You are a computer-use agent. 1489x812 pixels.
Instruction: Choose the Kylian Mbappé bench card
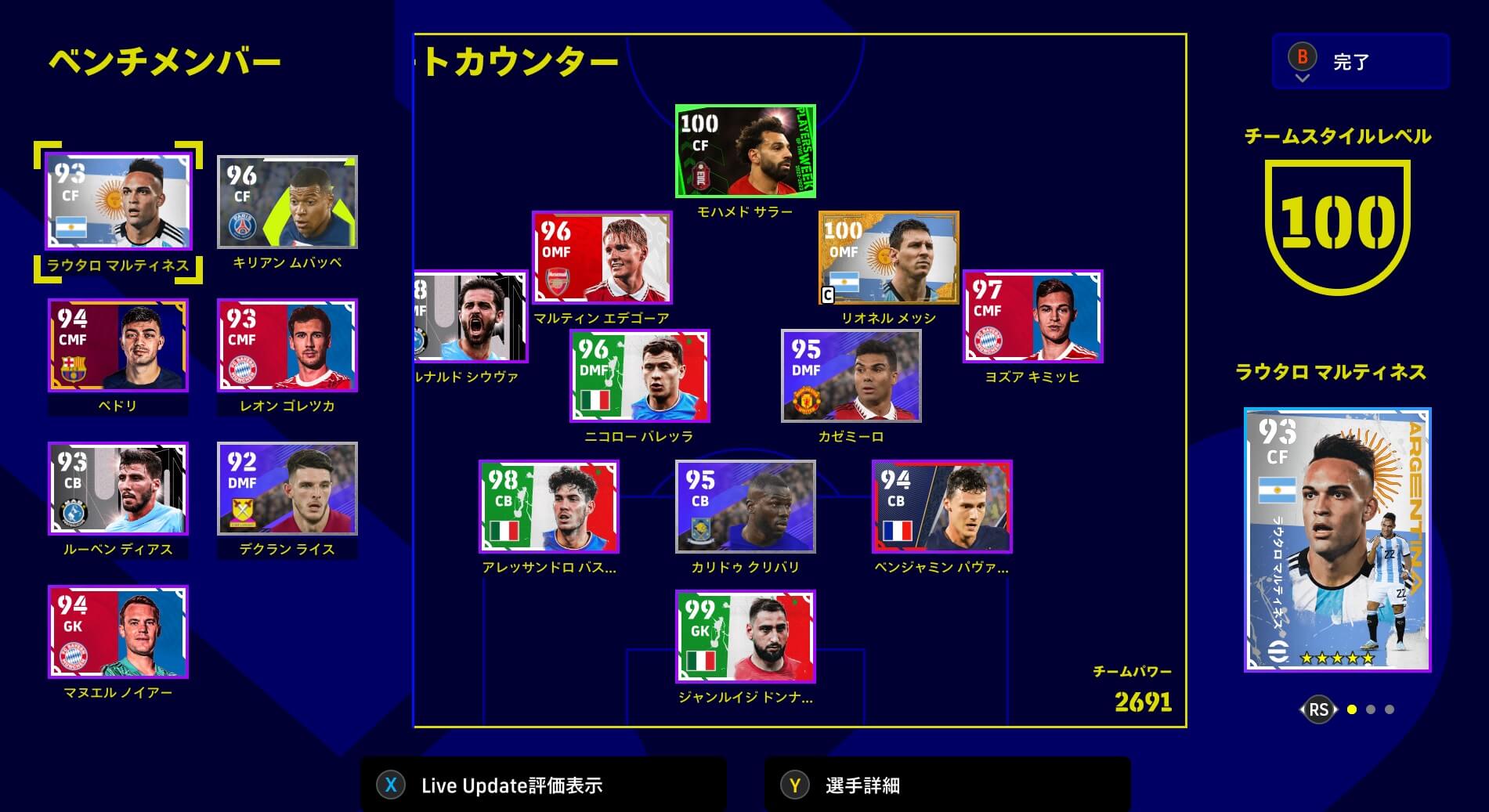(287, 202)
